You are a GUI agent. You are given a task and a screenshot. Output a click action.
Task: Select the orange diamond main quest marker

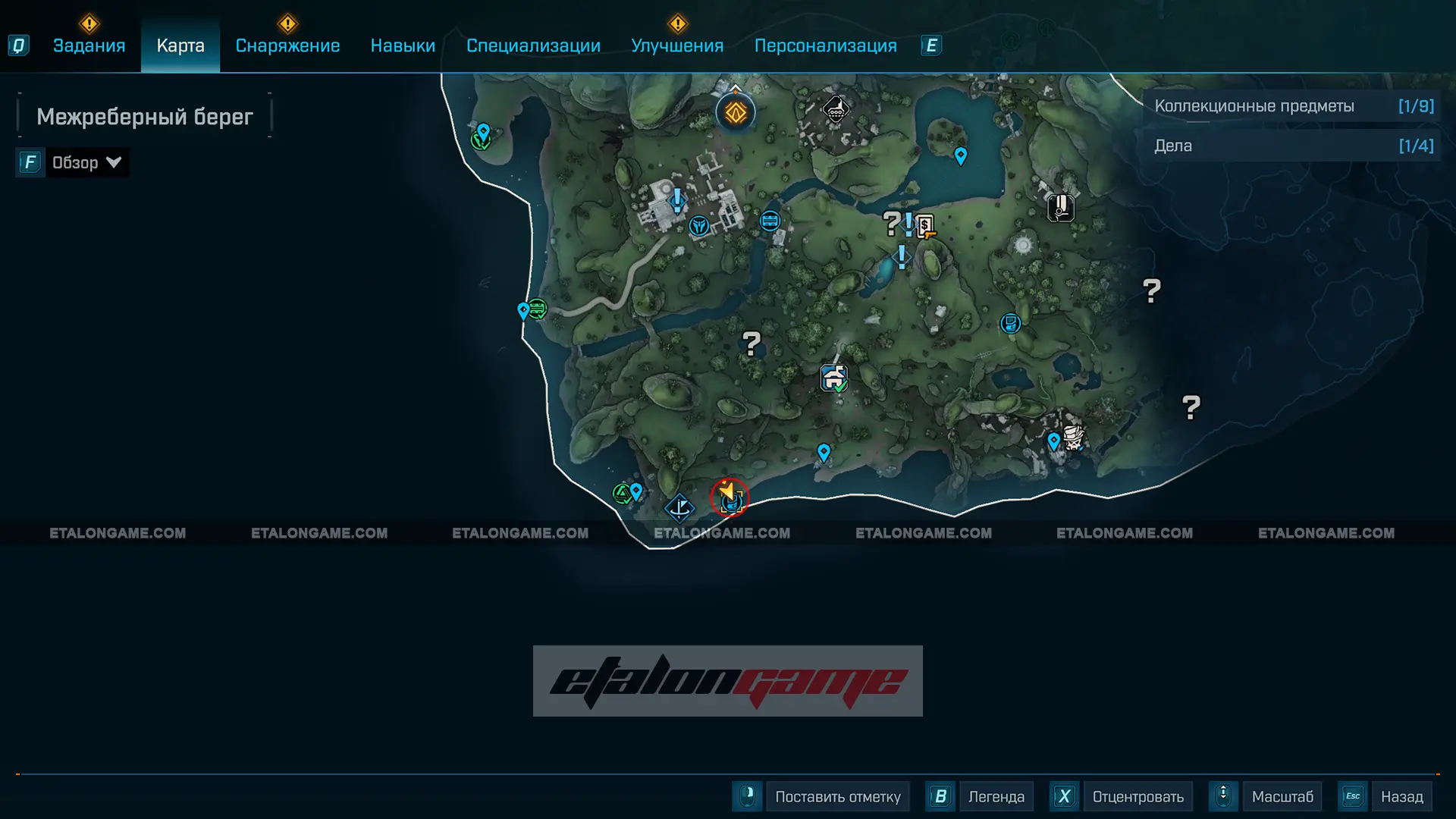[x=736, y=113]
